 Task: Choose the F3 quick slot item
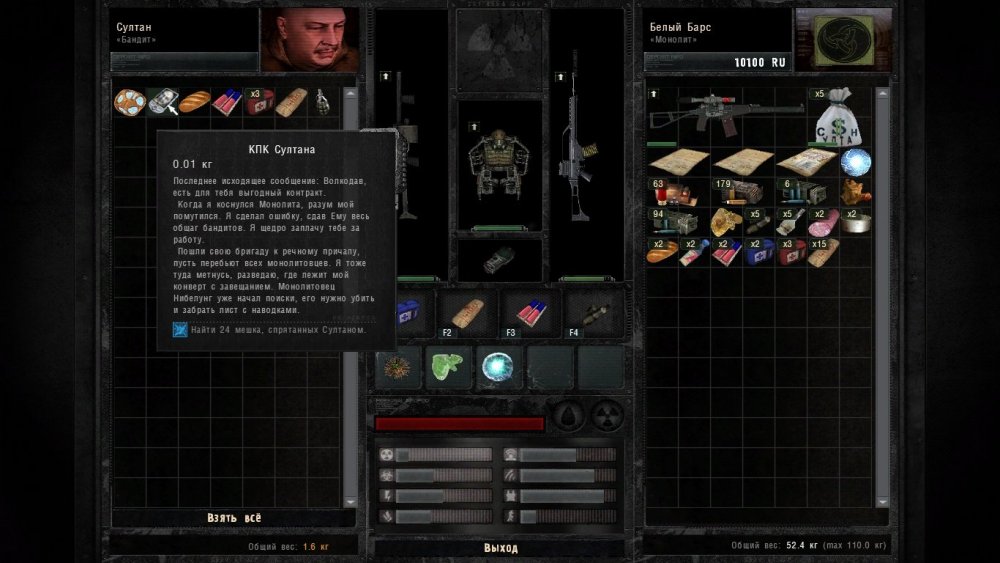click(x=531, y=313)
